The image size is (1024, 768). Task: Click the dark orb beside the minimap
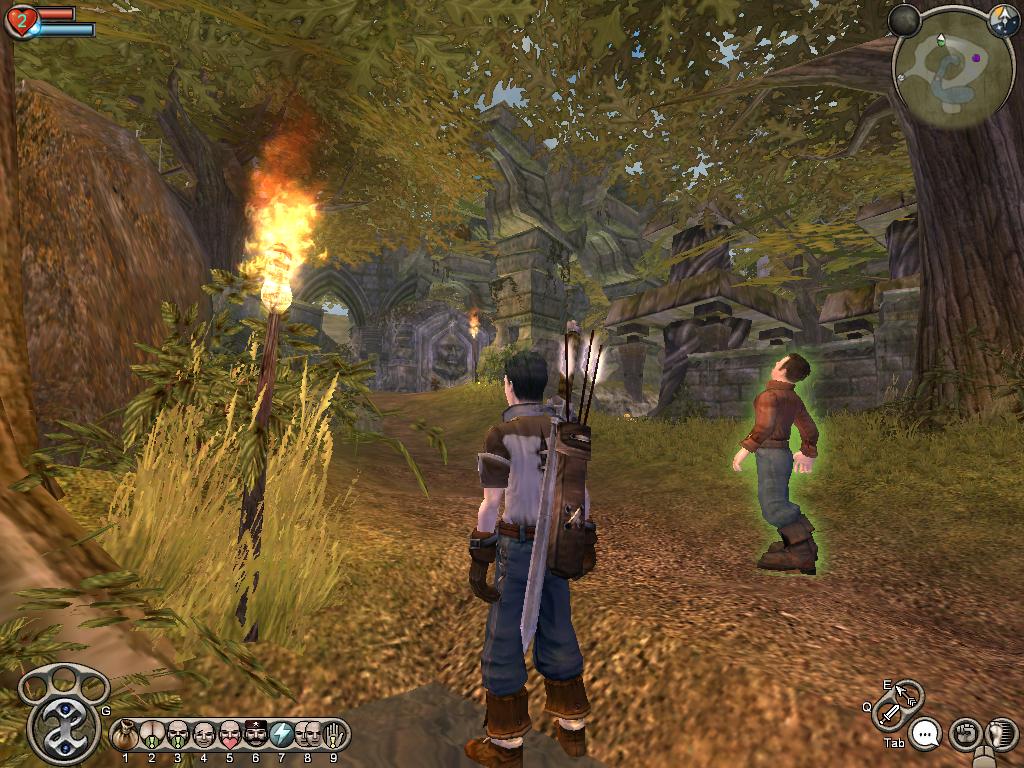pyautogui.click(x=904, y=19)
